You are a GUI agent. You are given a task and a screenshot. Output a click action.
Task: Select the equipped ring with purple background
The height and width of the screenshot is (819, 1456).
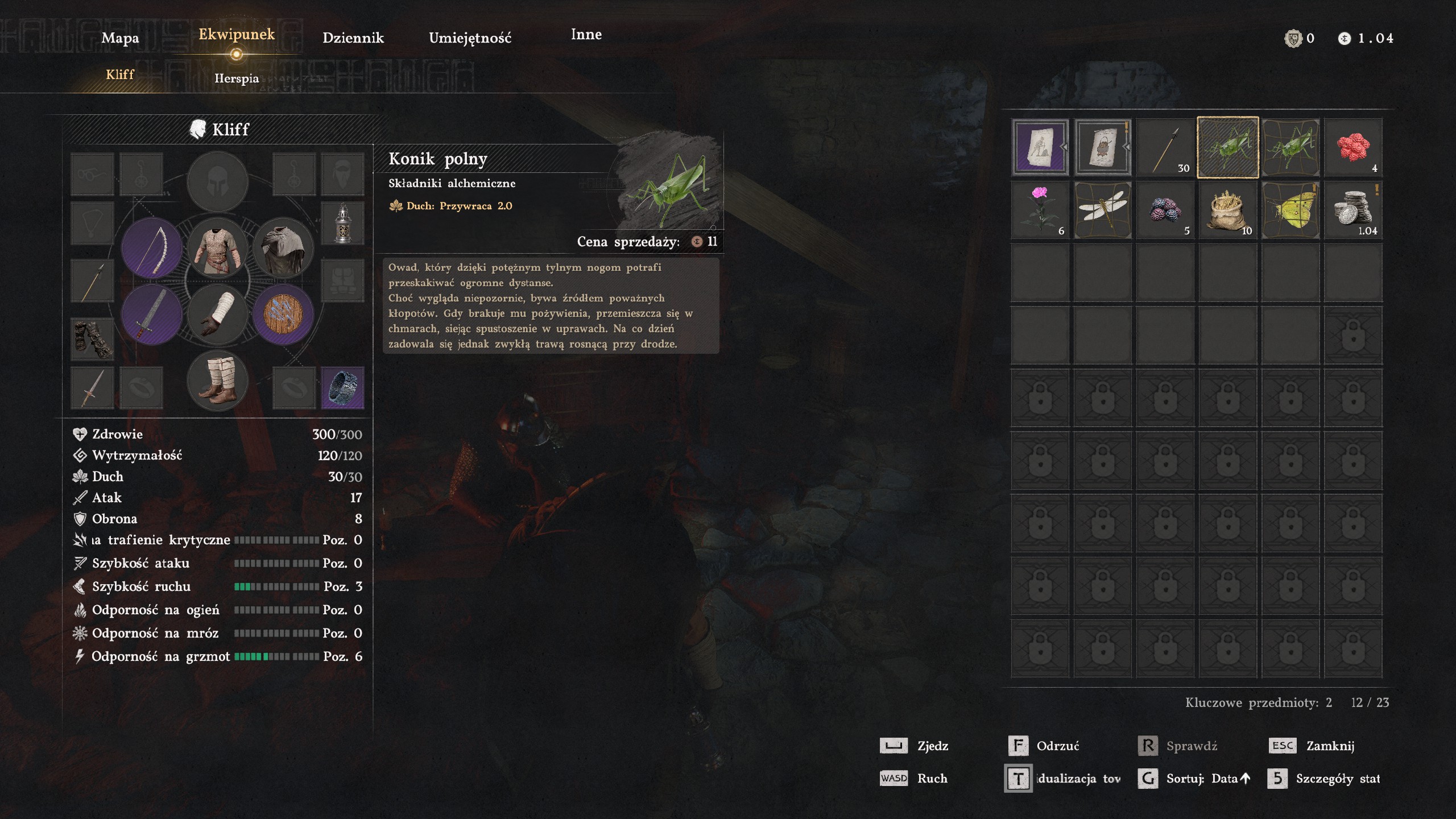[x=342, y=387]
